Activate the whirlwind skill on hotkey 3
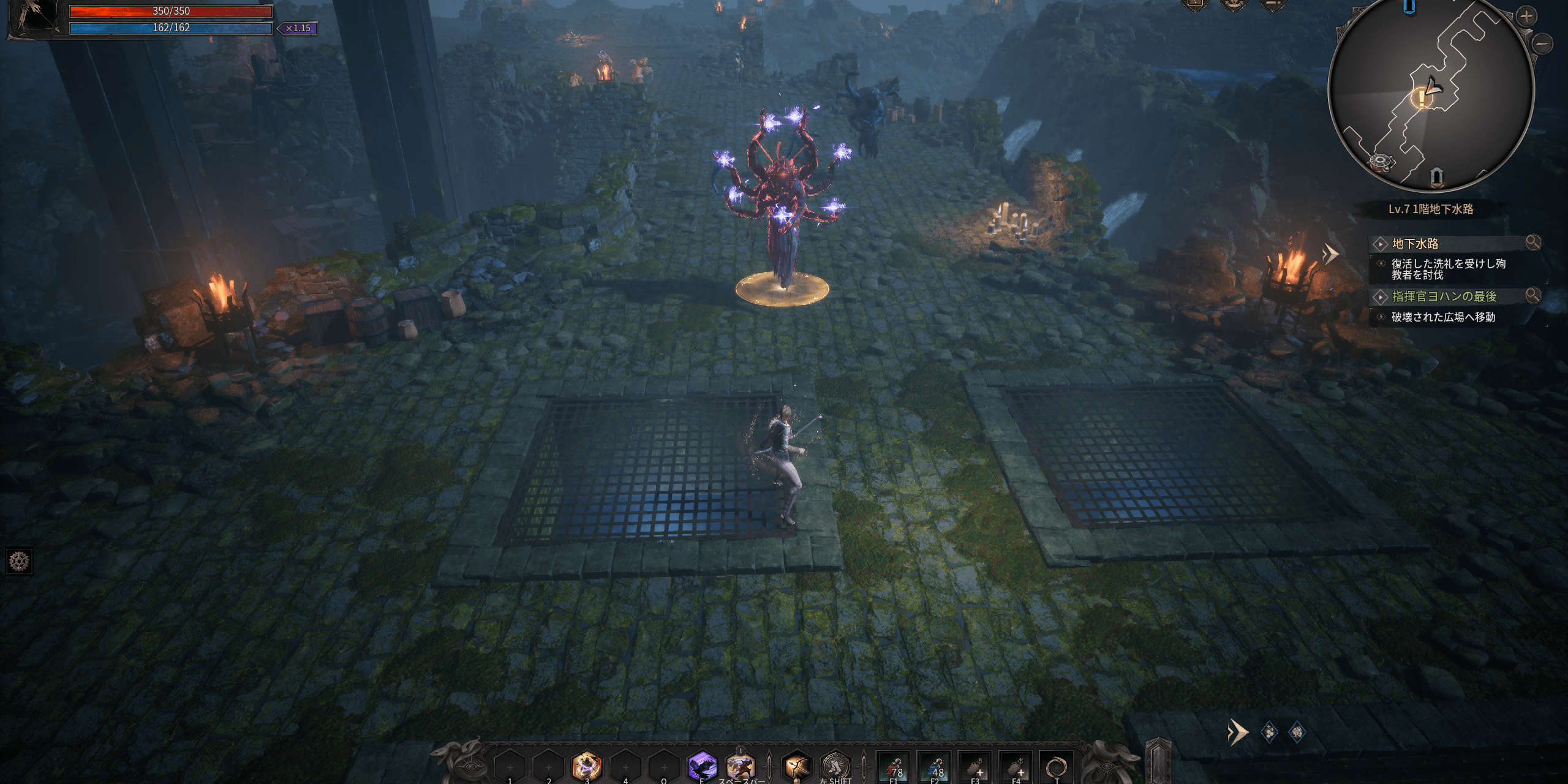The image size is (1568, 784). click(587, 766)
